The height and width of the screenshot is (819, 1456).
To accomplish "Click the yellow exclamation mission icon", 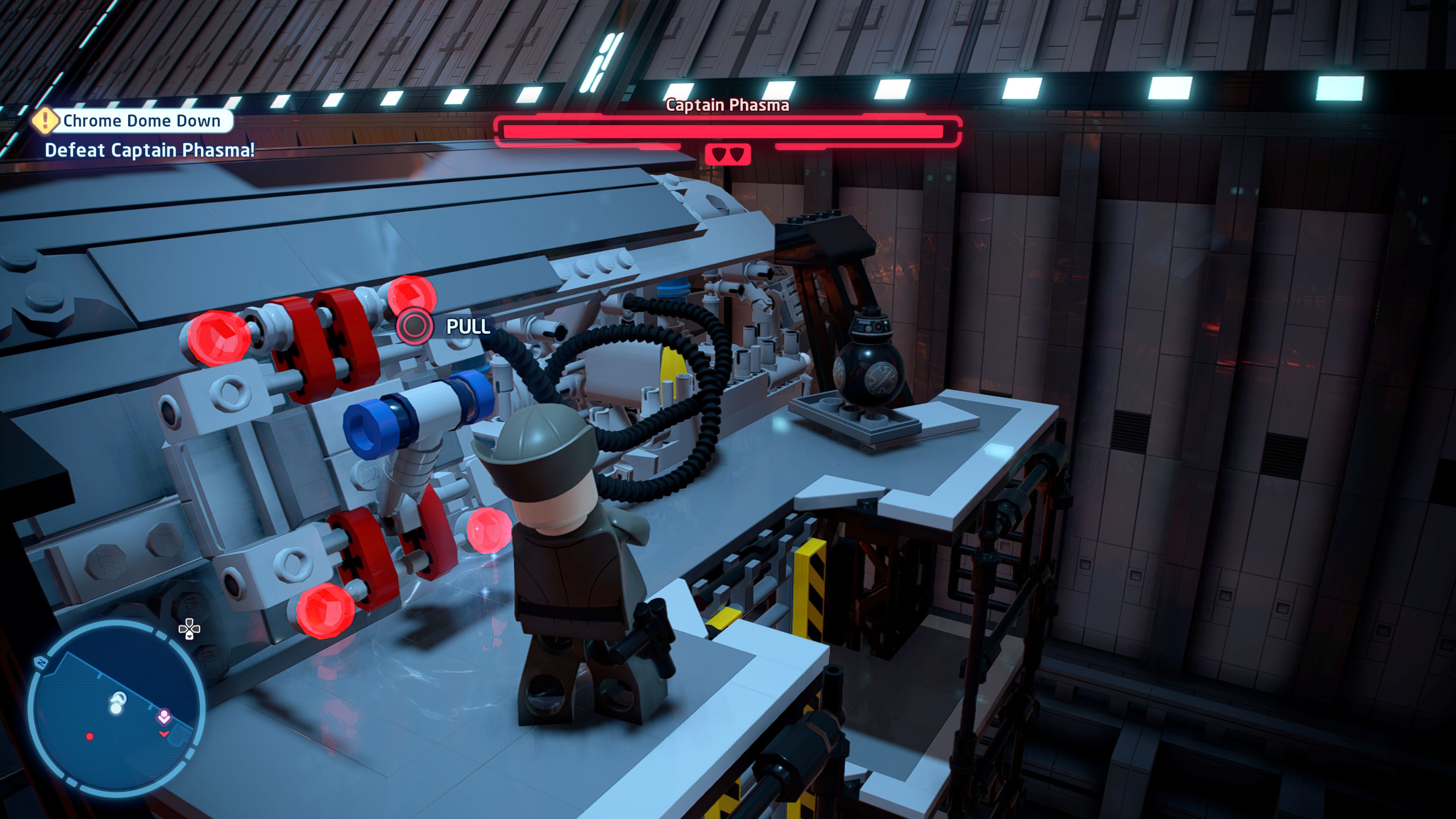I will 45,121.
